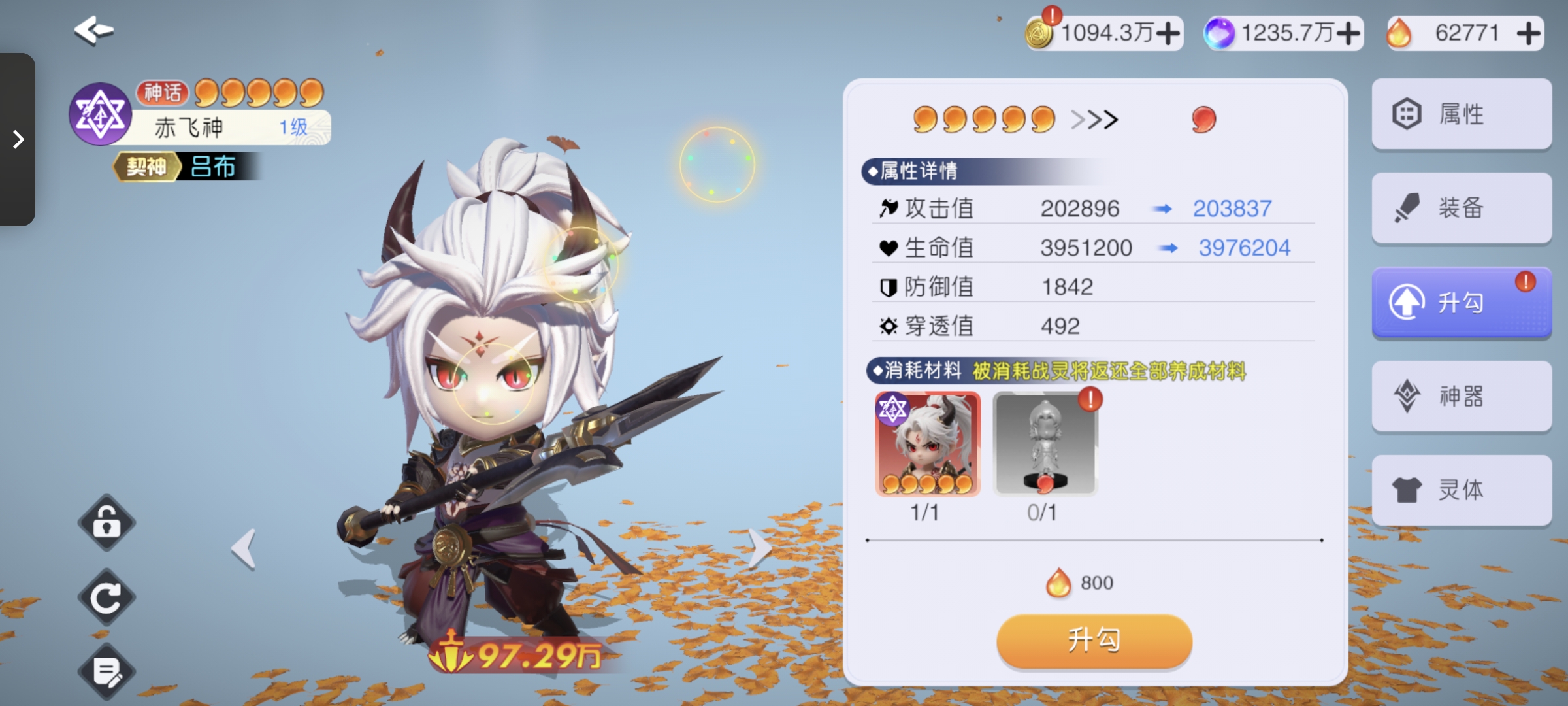Viewport: 1568px width, 706px height.
Task: Click the camera rotate reset icon
Action: tap(106, 596)
